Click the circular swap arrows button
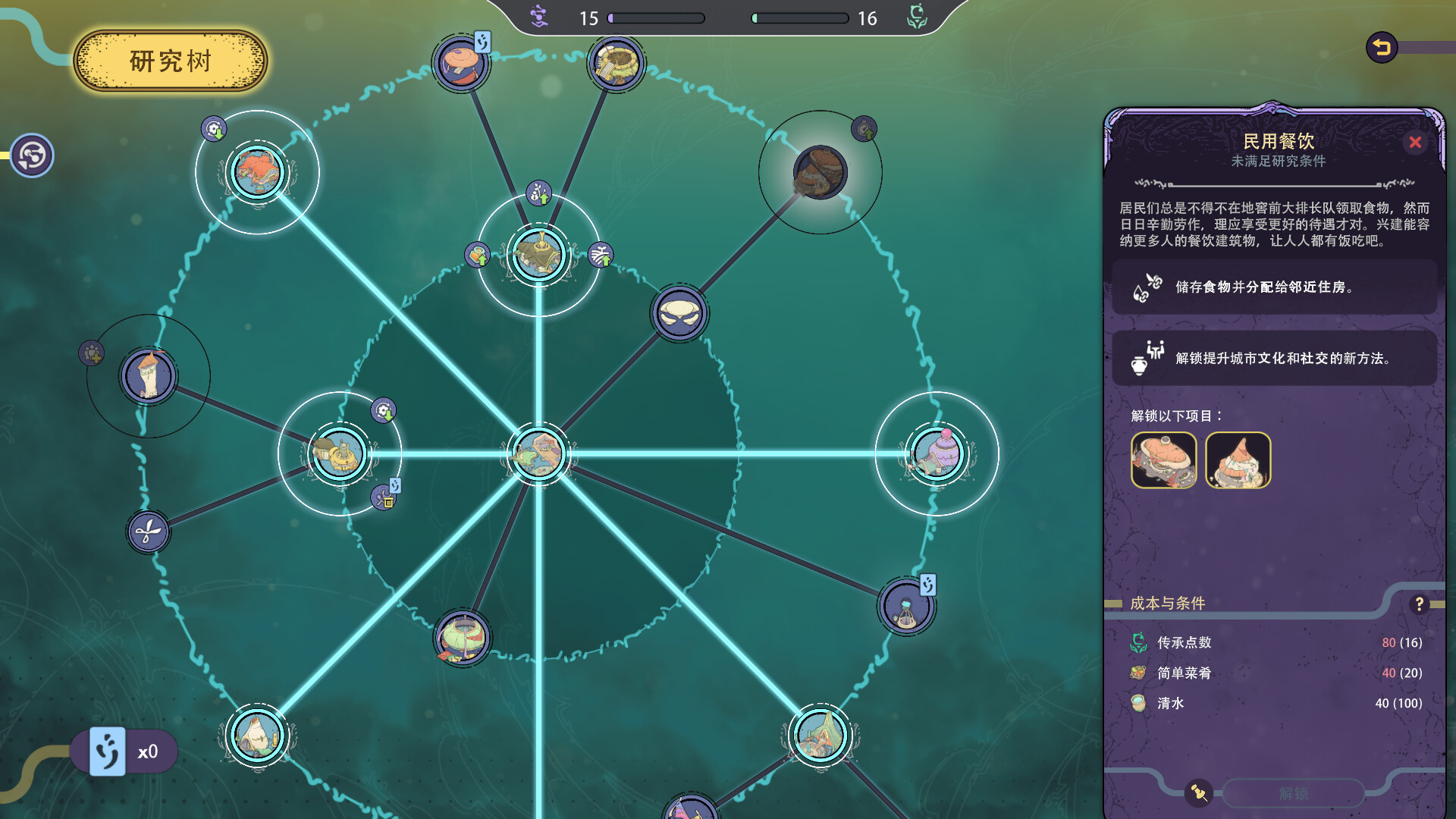 [32, 155]
